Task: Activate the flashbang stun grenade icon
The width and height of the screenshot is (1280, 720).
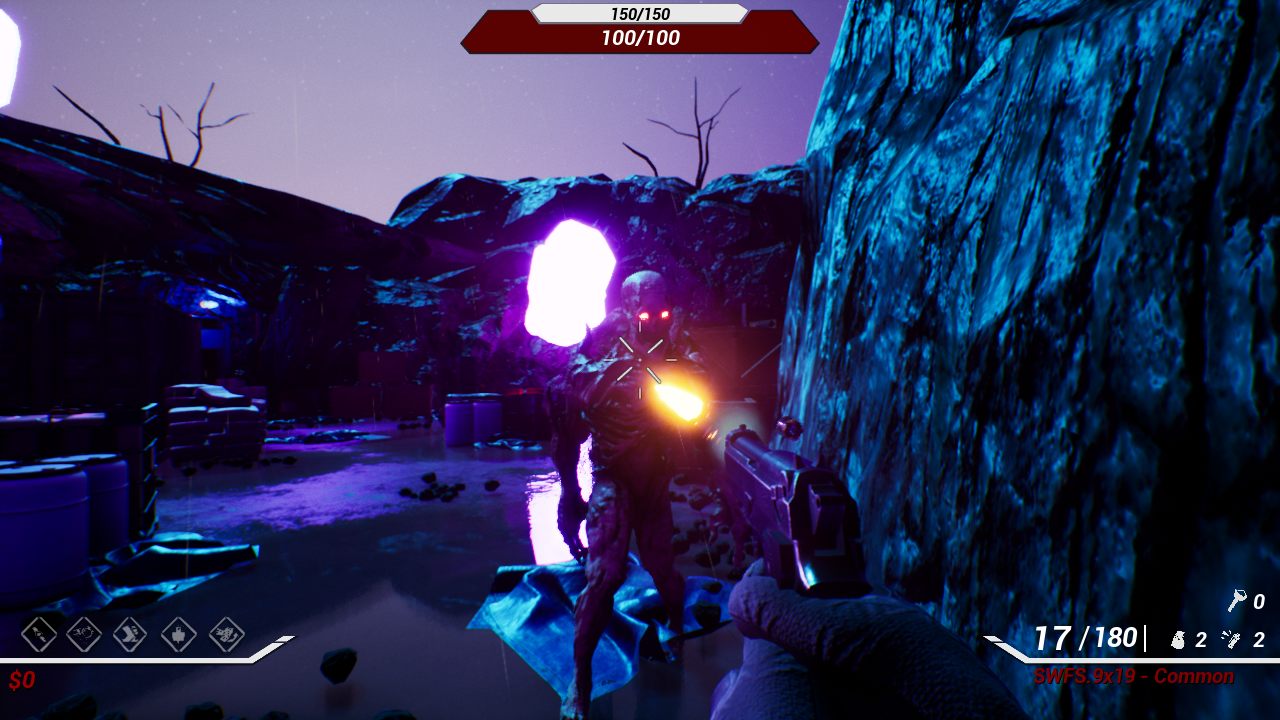Action: (x=1233, y=640)
